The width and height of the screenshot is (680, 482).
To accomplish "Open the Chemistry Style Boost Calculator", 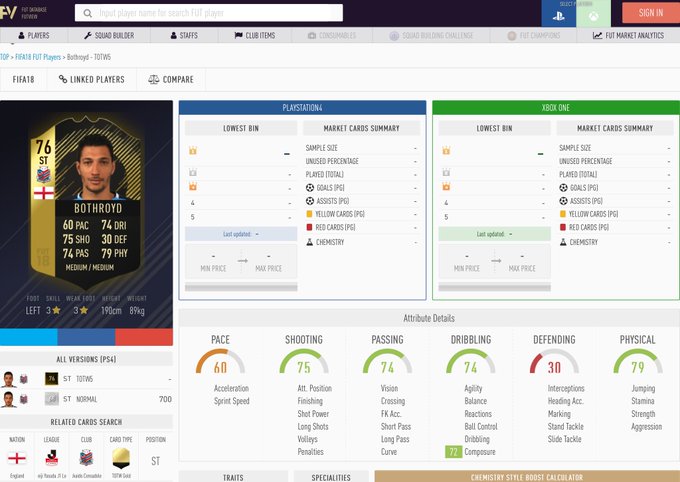I will click(527, 477).
